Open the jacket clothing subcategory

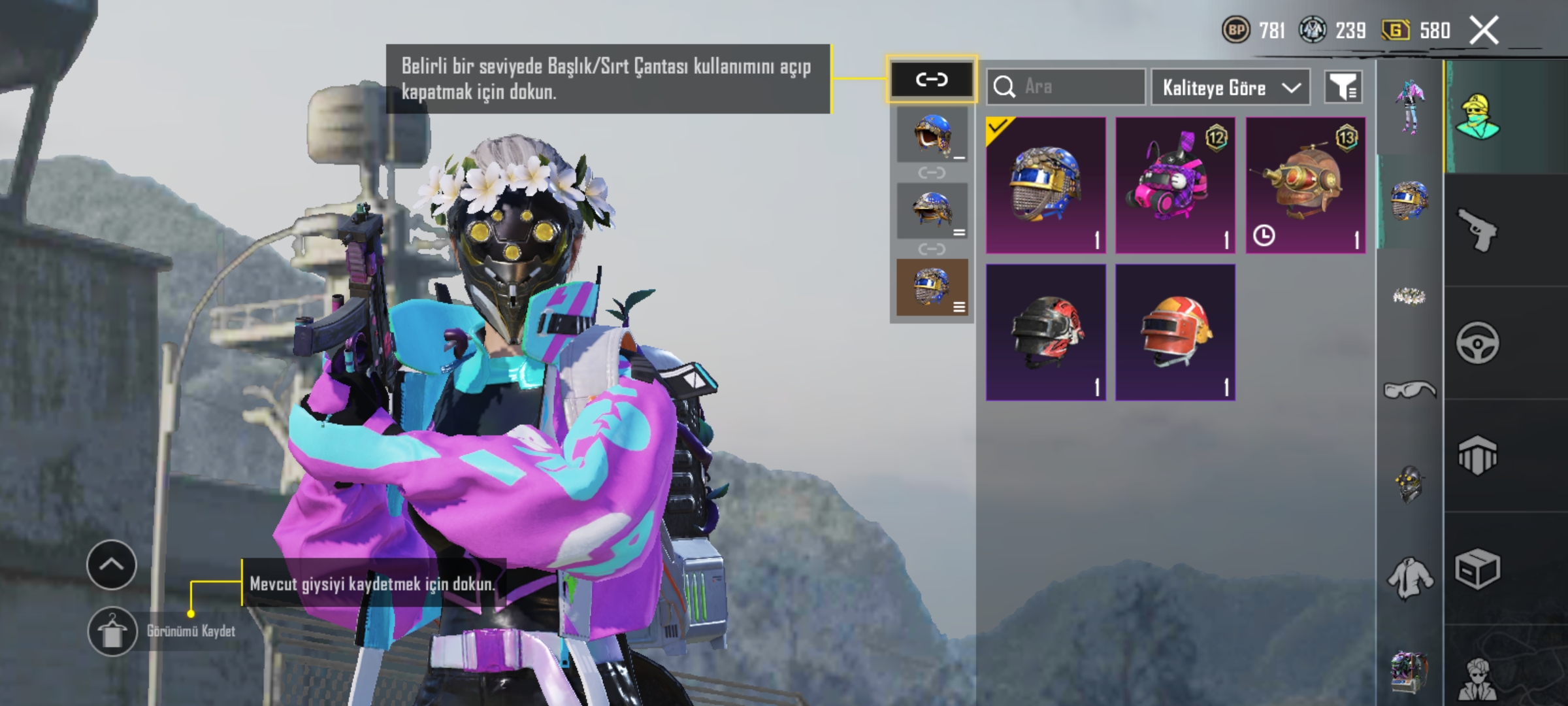[x=1410, y=579]
